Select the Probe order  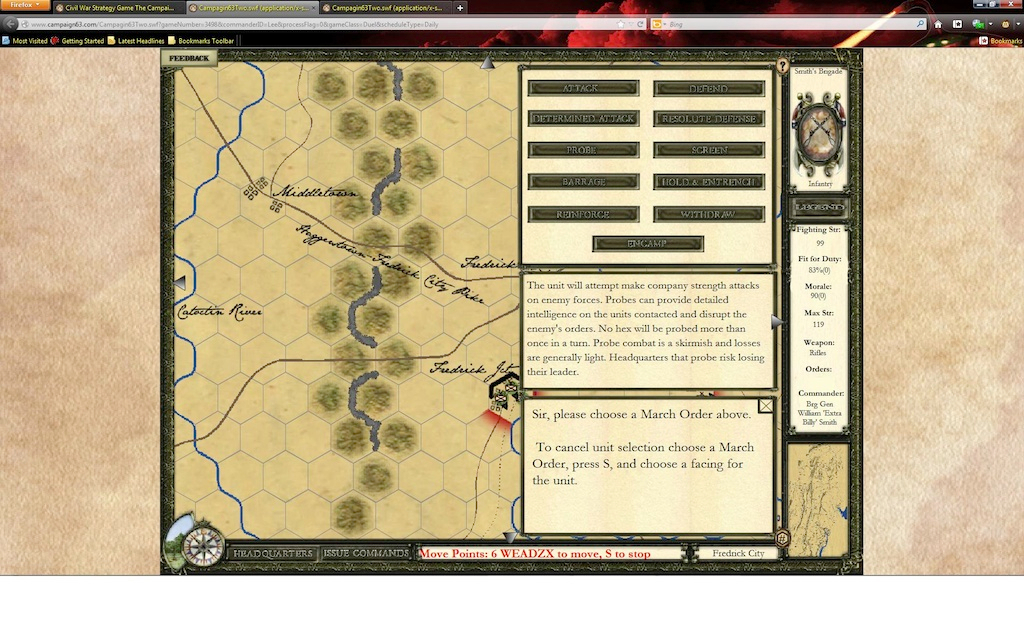tap(583, 150)
